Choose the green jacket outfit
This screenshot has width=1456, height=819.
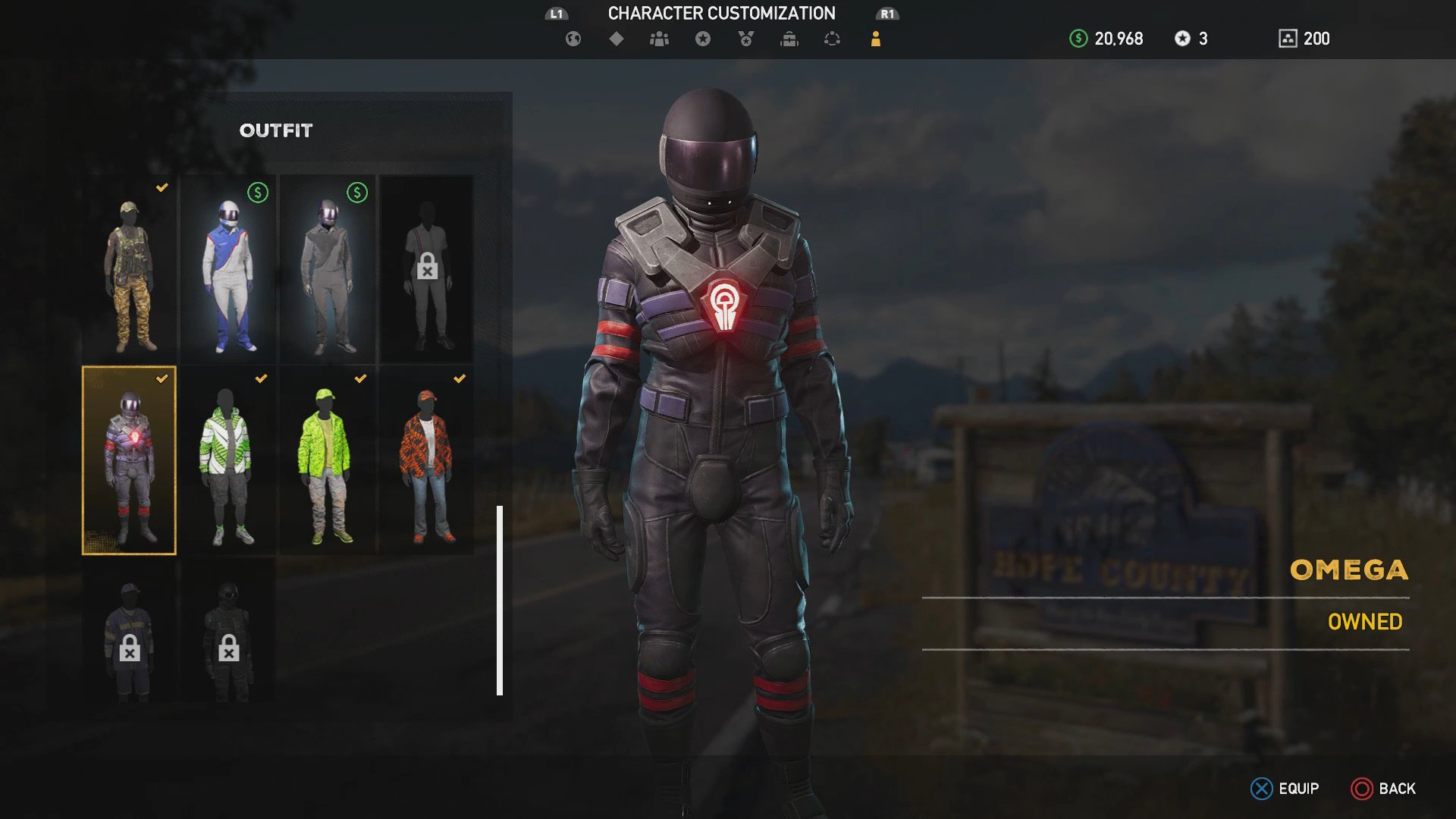click(x=326, y=459)
